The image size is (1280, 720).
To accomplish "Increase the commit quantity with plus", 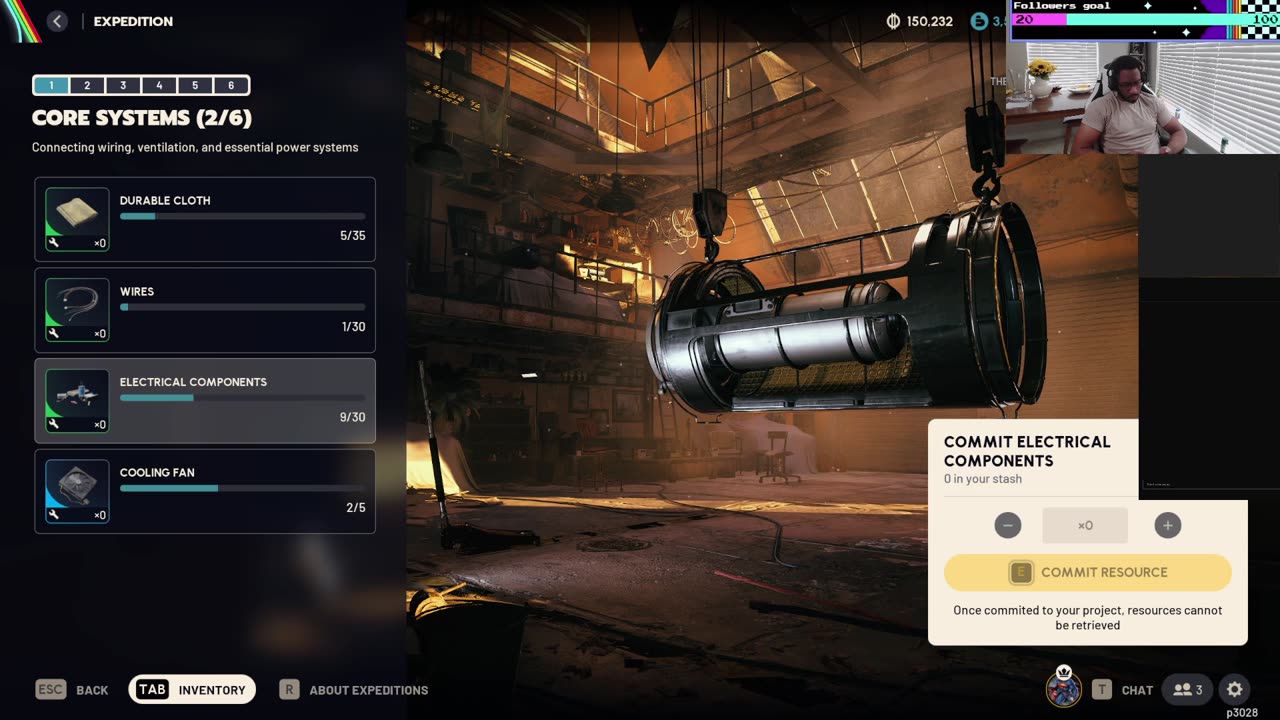I will [x=1167, y=525].
